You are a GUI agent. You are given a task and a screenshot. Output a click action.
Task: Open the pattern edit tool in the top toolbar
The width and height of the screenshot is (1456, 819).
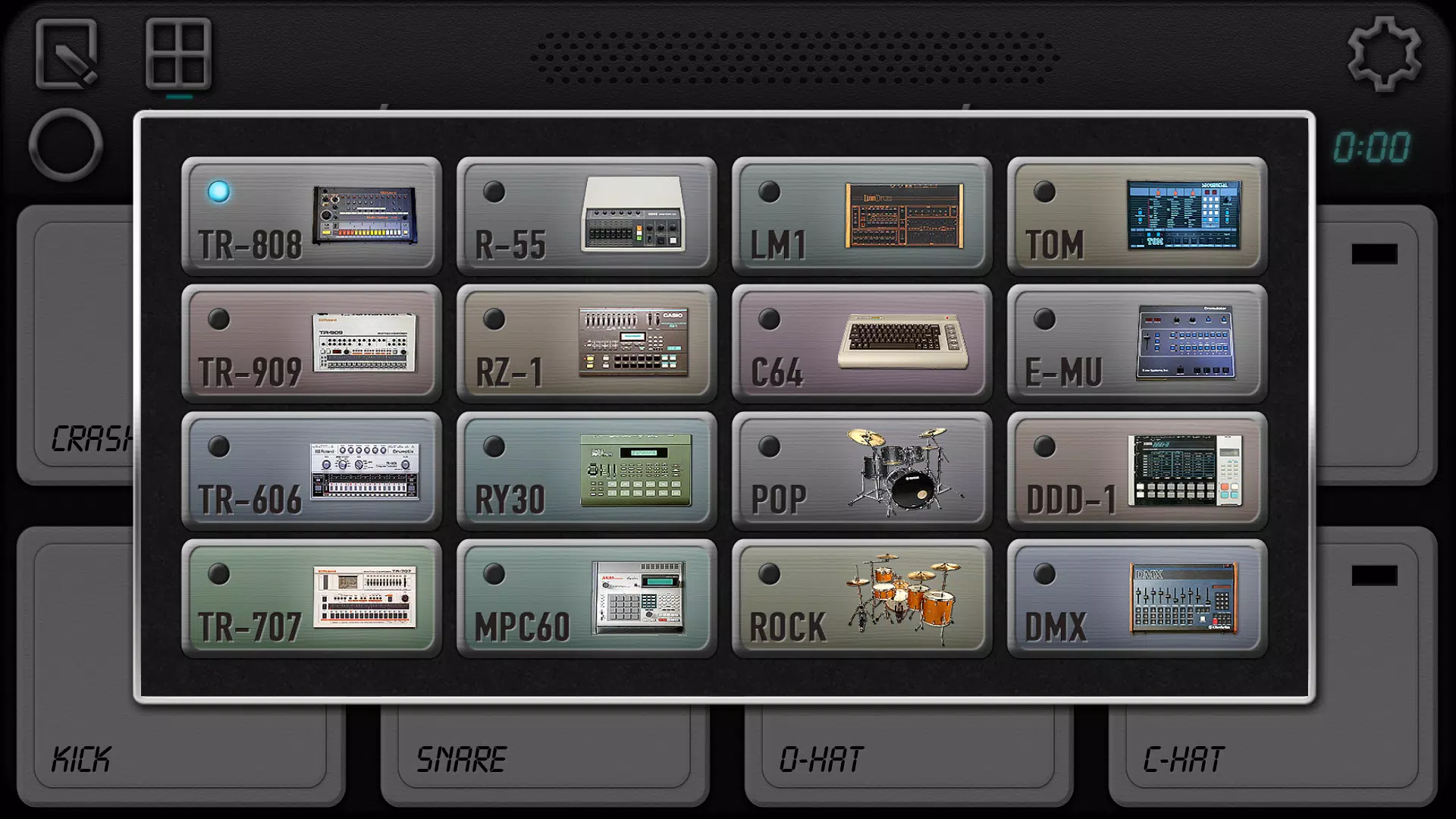pyautogui.click(x=67, y=53)
